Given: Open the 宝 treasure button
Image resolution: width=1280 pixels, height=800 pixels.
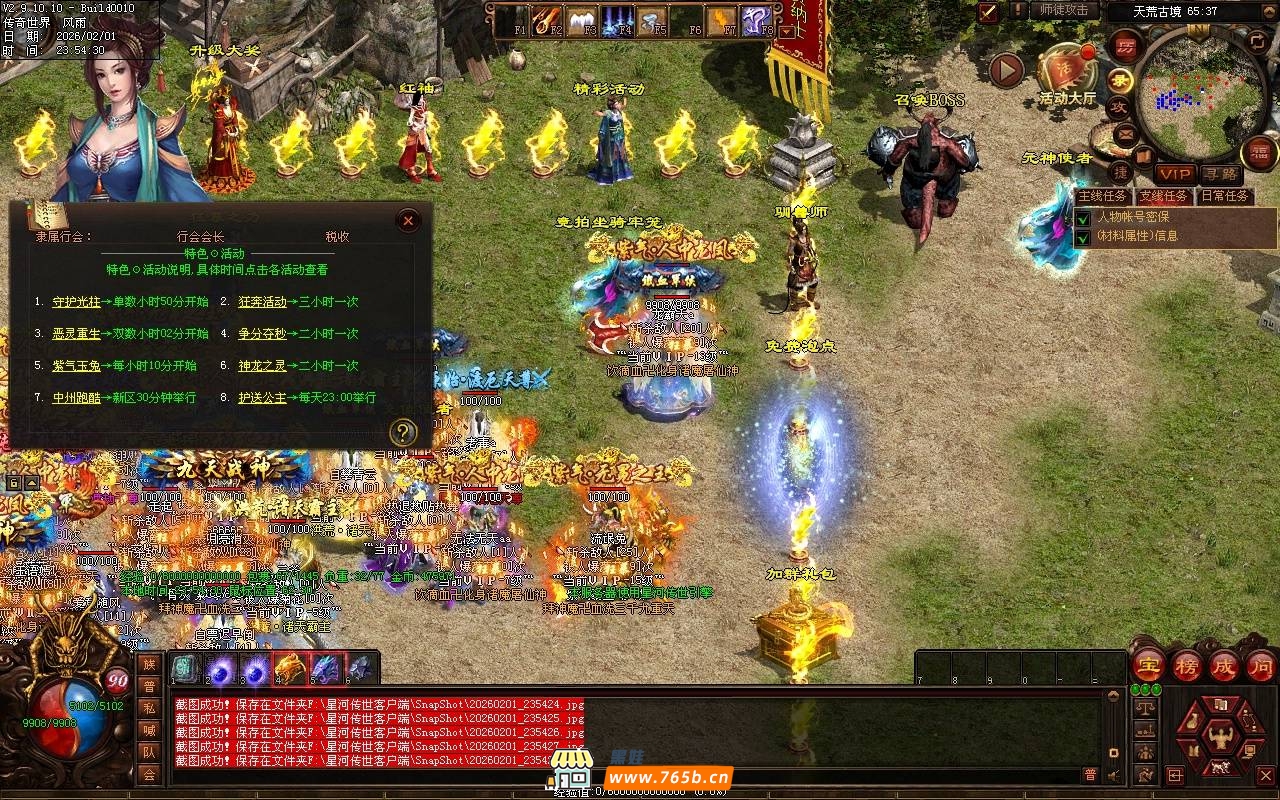Looking at the screenshot, I should click(1148, 666).
